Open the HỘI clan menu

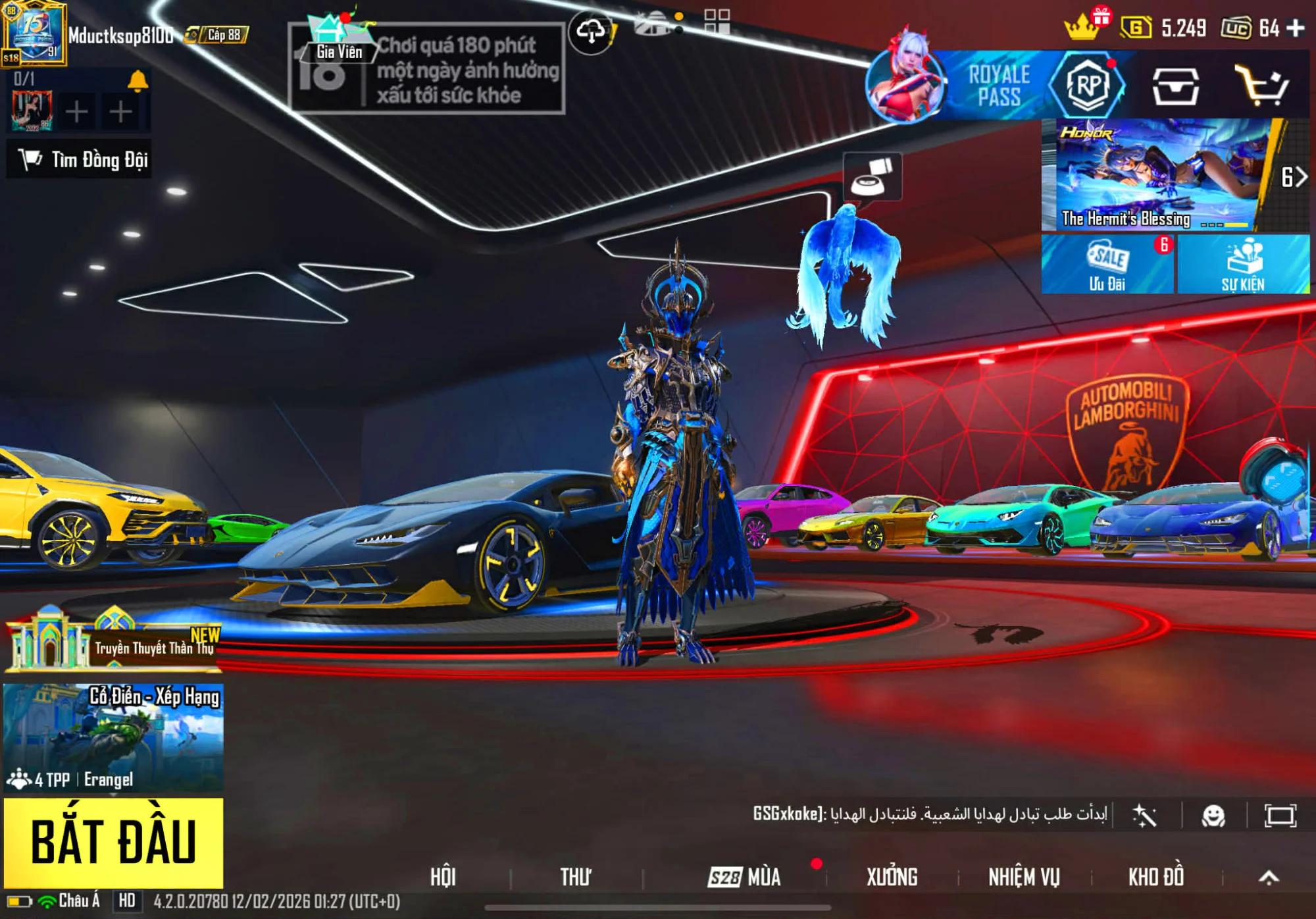point(443,877)
